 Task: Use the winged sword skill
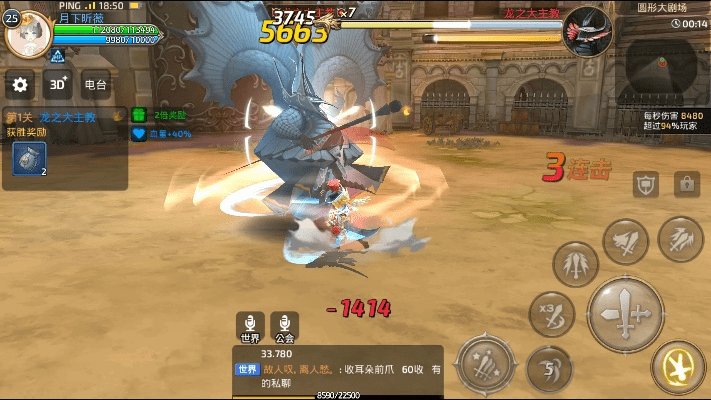[626, 240]
